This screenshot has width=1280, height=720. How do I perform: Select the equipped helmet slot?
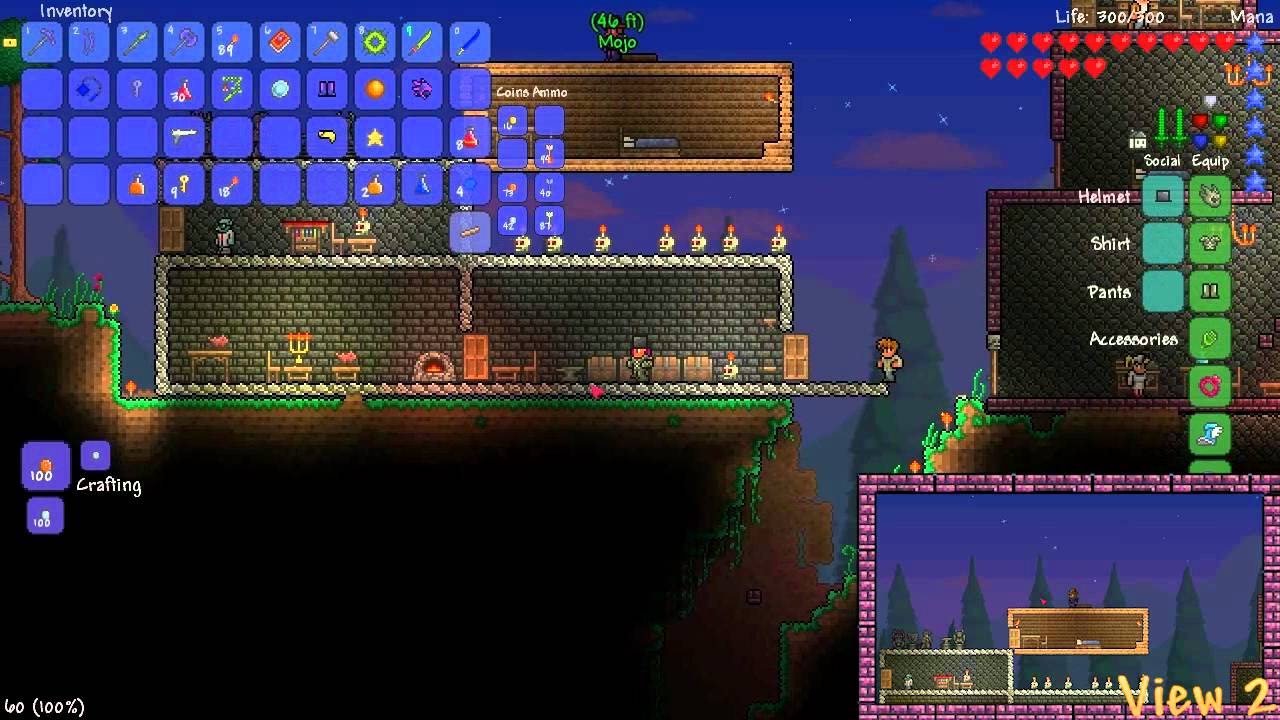click(x=1210, y=196)
